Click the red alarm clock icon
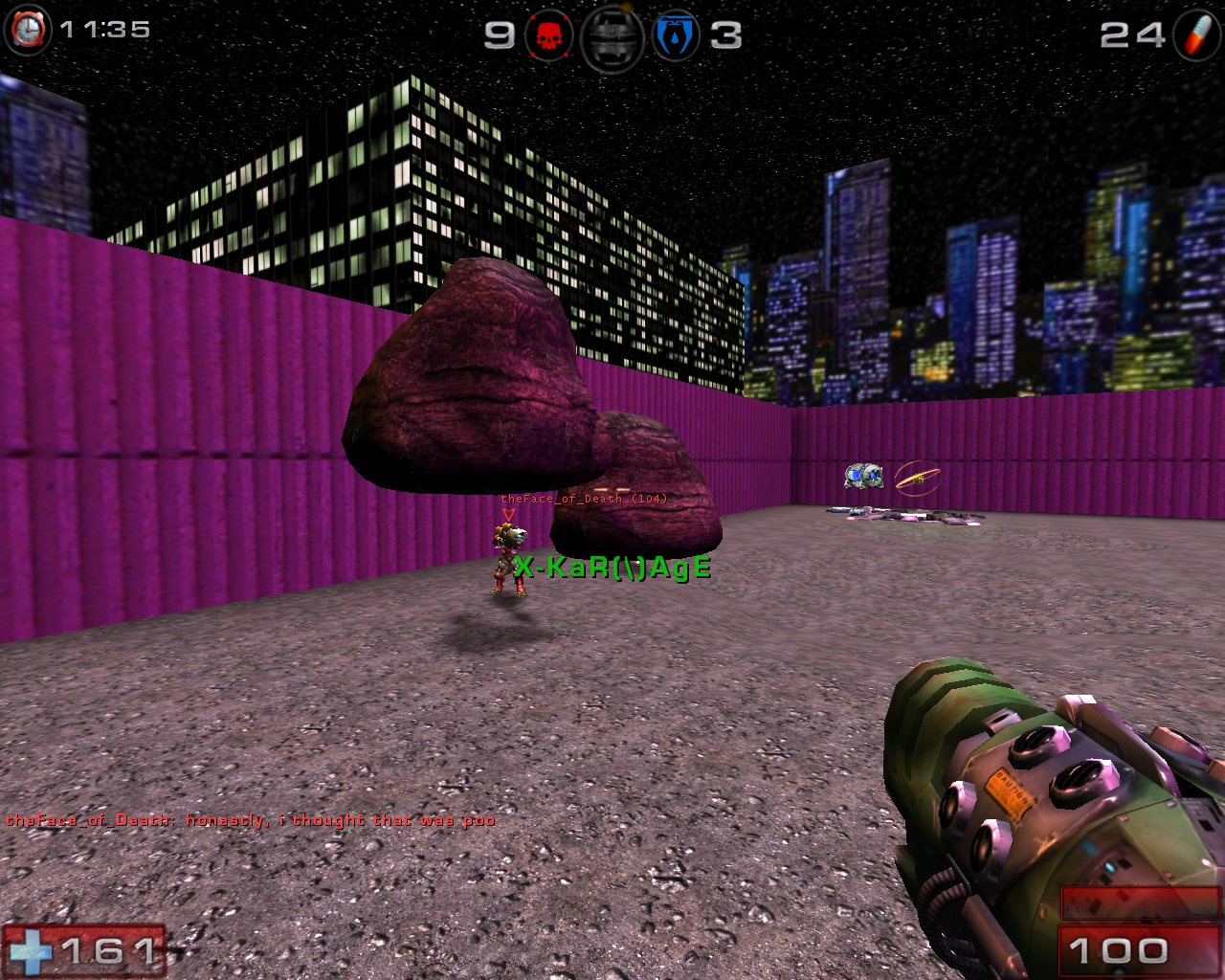Image resolution: width=1225 pixels, height=980 pixels. 28,30
